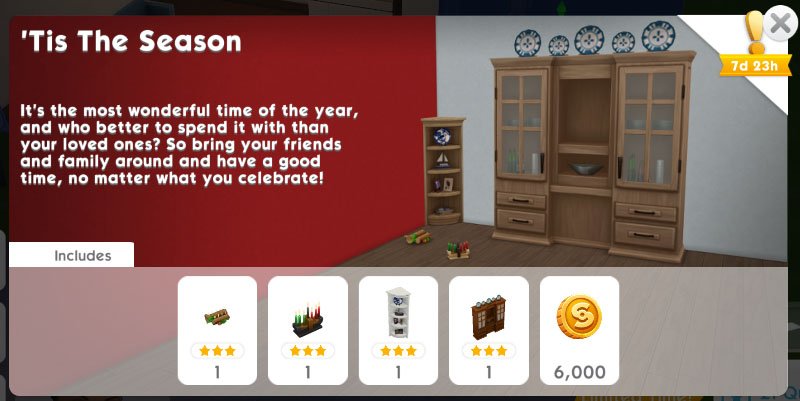Pick the wooden hutch cabinet reward
Image resolution: width=800 pixels, height=401 pixels.
point(489,330)
